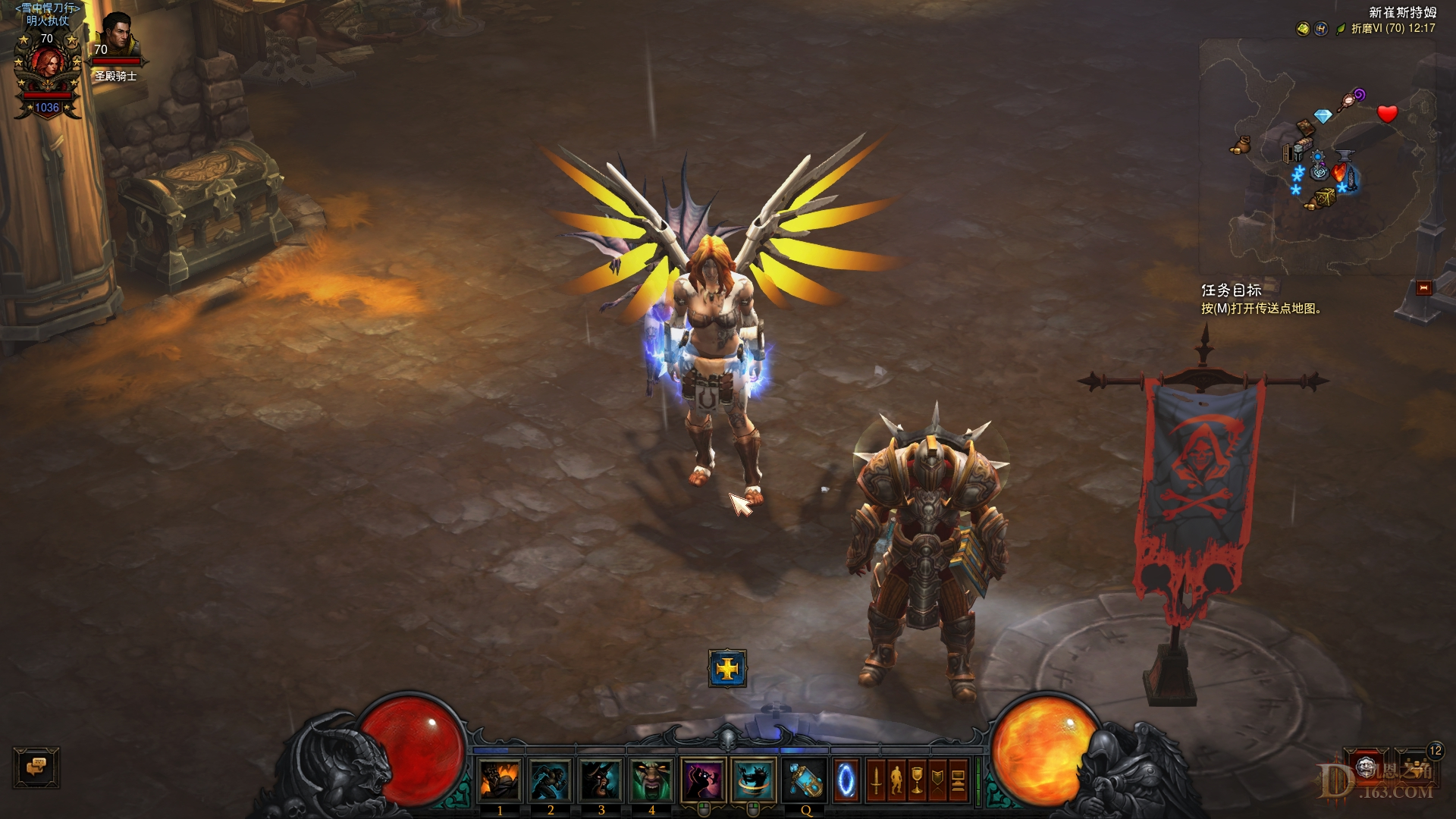
Task: Collapse the quest objective tracker button
Action: (x=1423, y=287)
